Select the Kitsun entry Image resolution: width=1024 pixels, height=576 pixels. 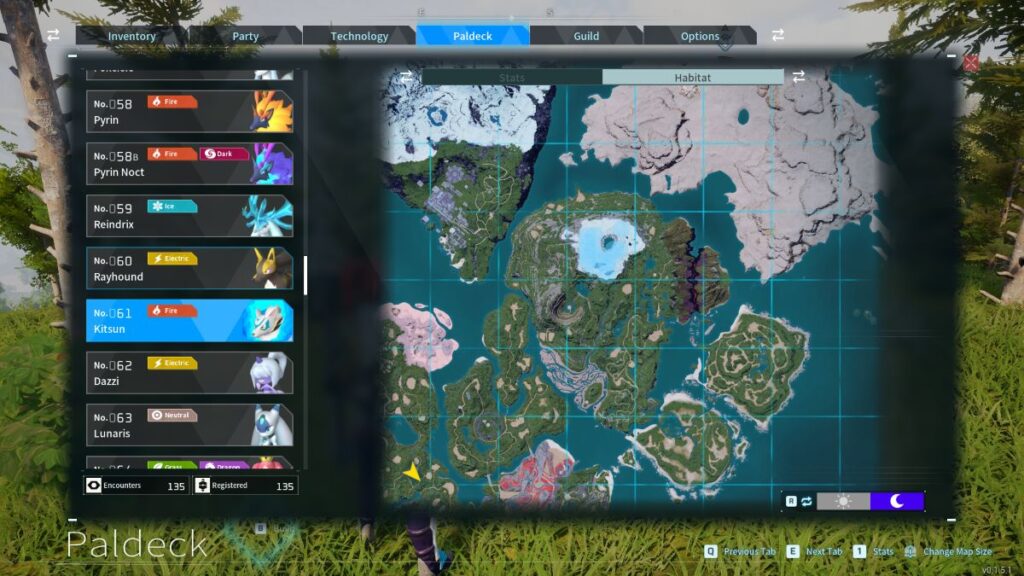pyautogui.click(x=189, y=320)
